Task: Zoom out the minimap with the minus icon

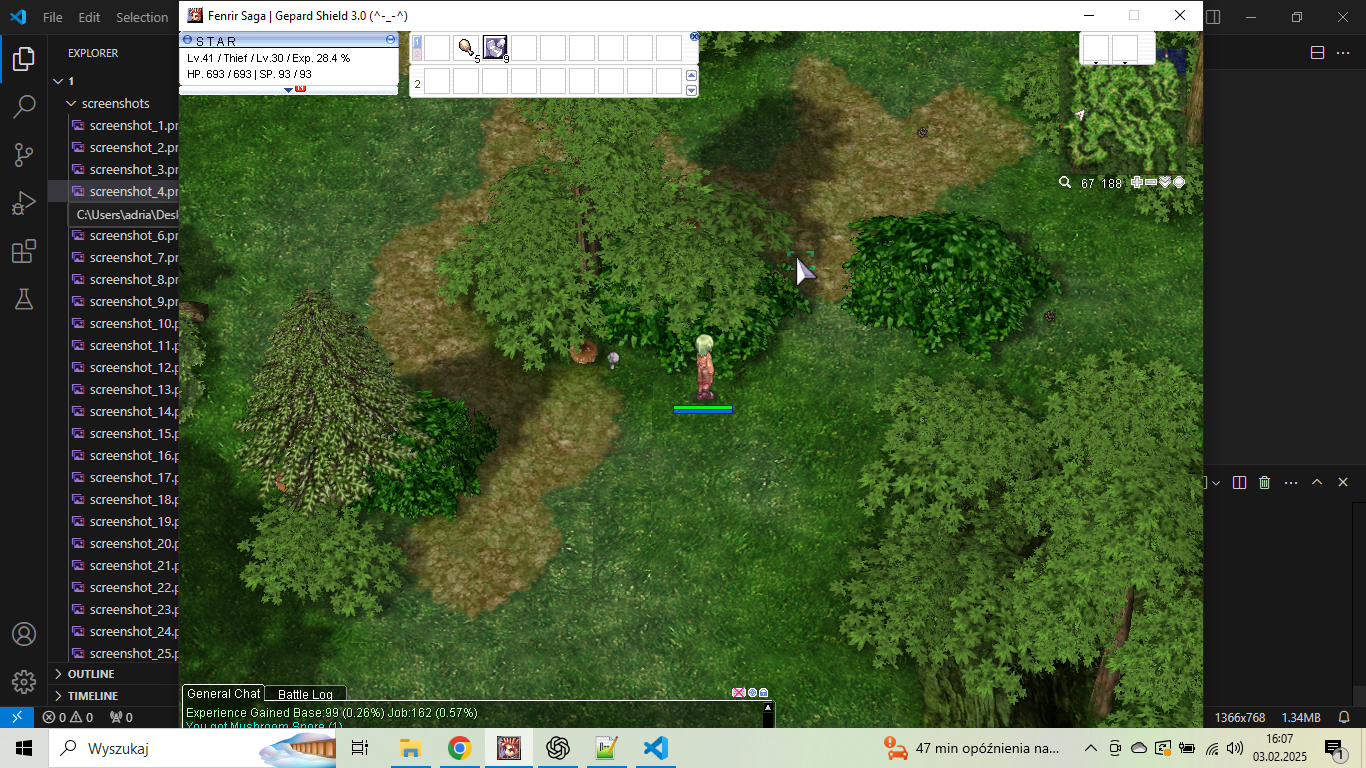Action: (x=1151, y=182)
